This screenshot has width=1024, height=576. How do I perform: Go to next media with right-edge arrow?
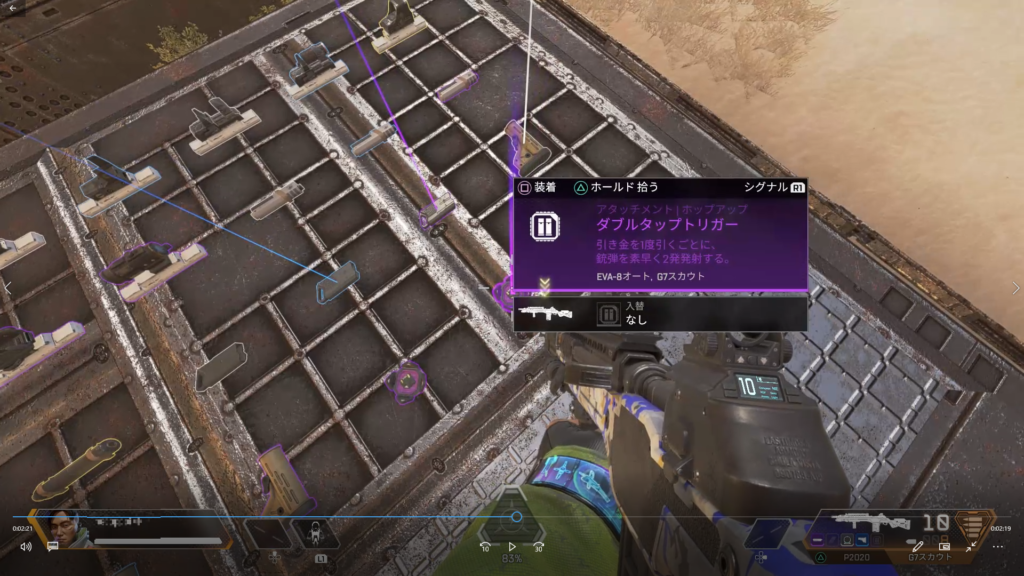(1015, 288)
